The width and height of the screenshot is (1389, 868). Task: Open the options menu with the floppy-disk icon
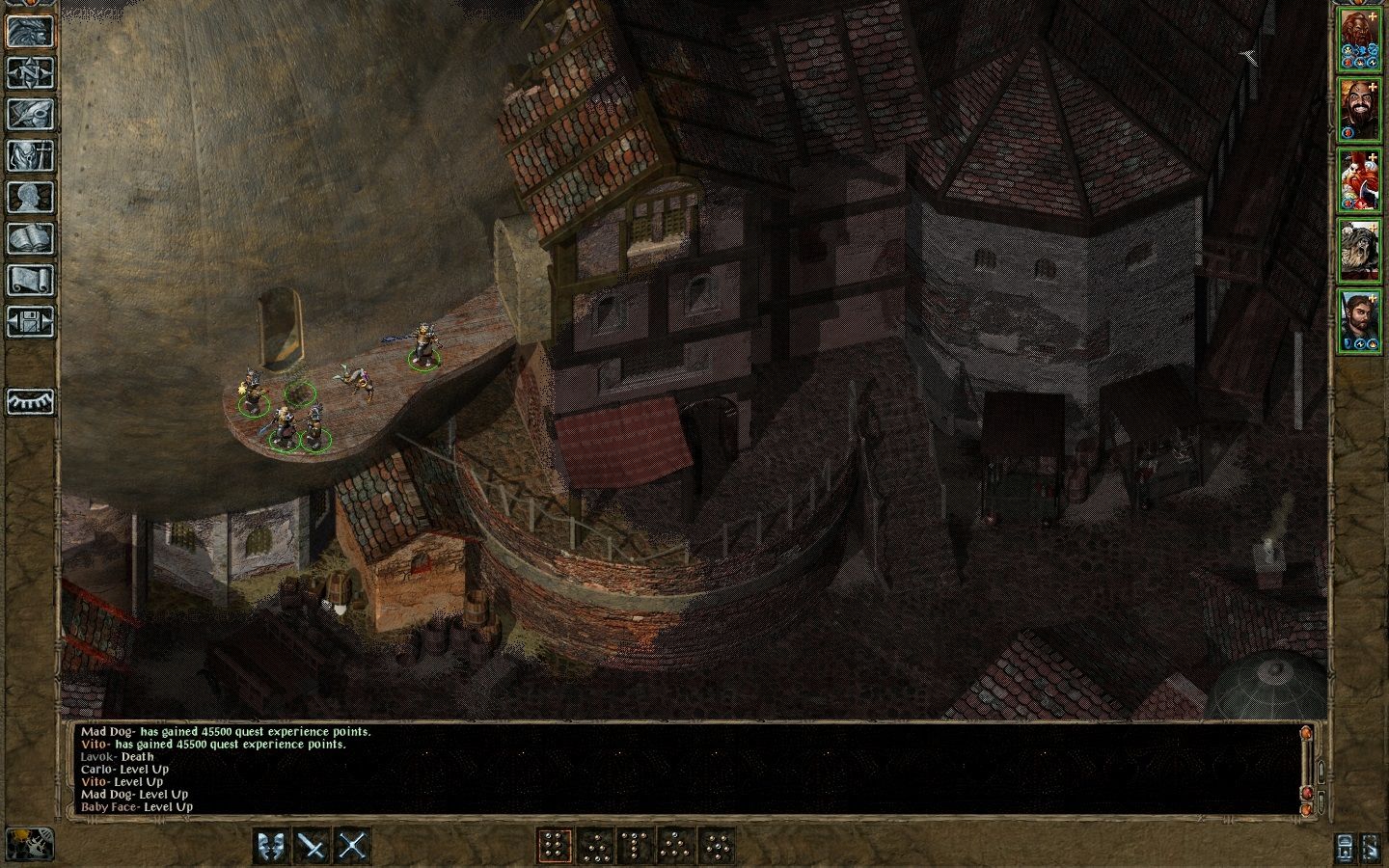pos(30,321)
